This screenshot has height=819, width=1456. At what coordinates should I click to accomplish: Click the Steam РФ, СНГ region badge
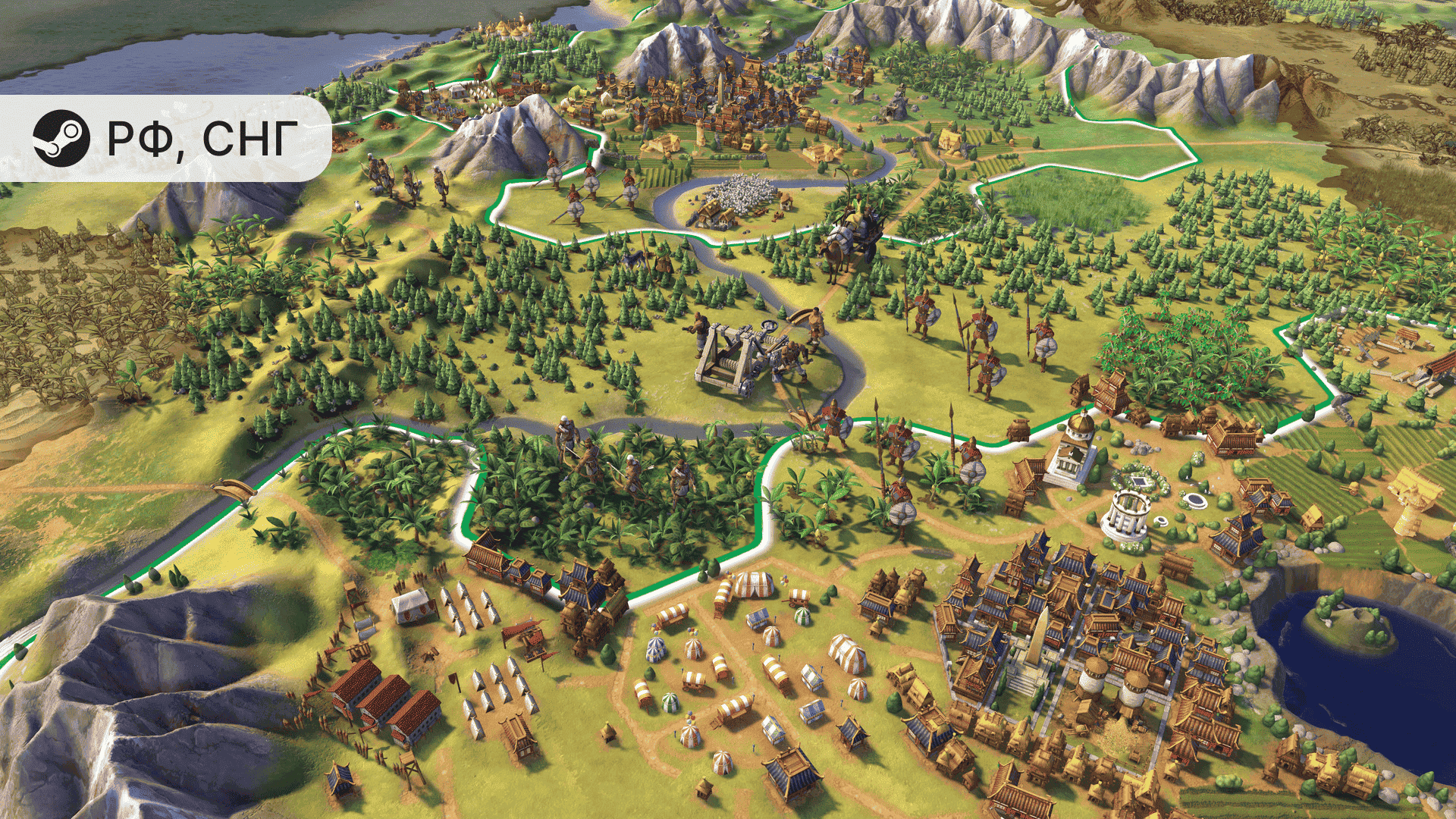165,138
